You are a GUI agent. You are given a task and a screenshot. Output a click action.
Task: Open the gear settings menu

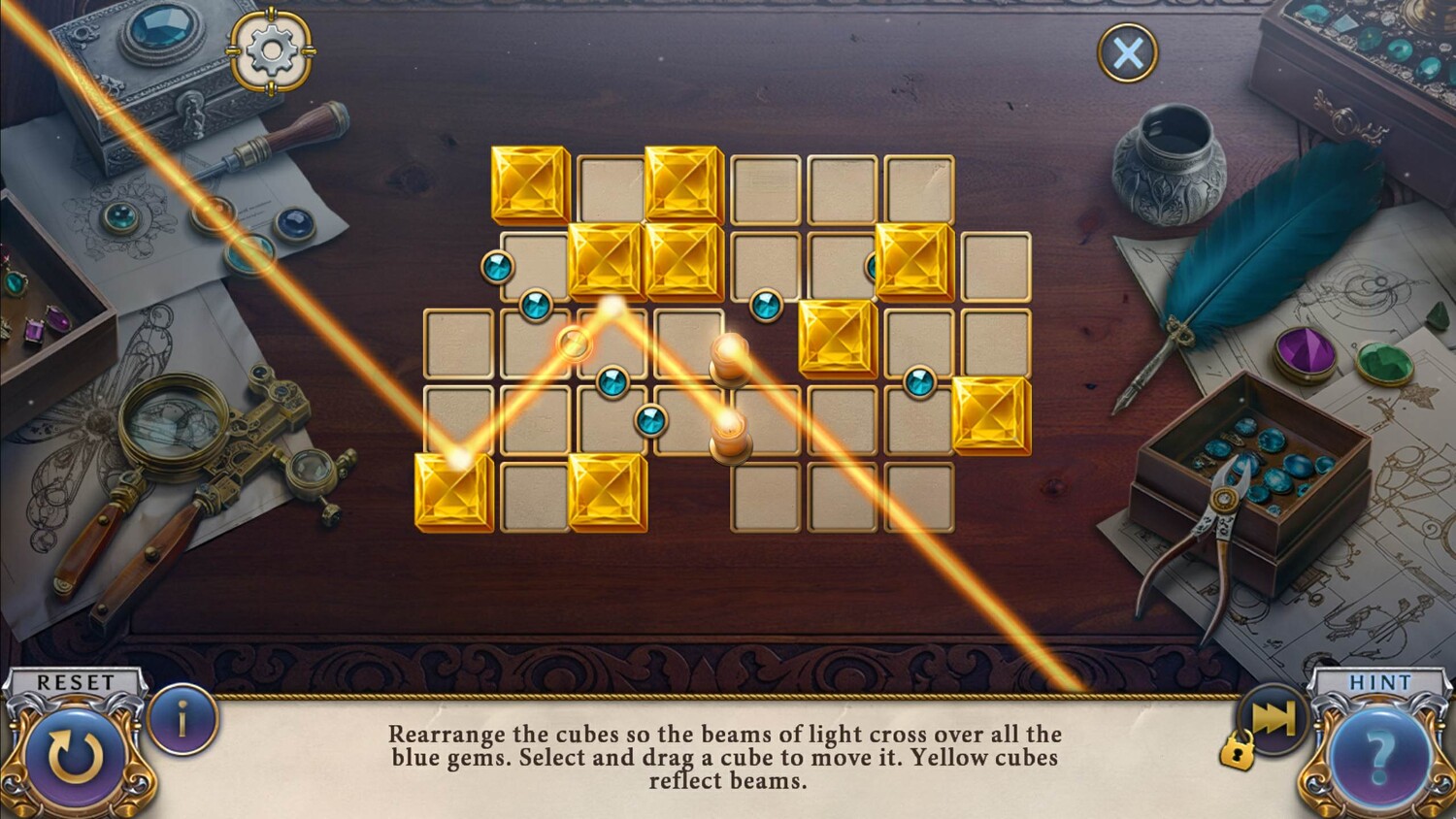(271, 50)
